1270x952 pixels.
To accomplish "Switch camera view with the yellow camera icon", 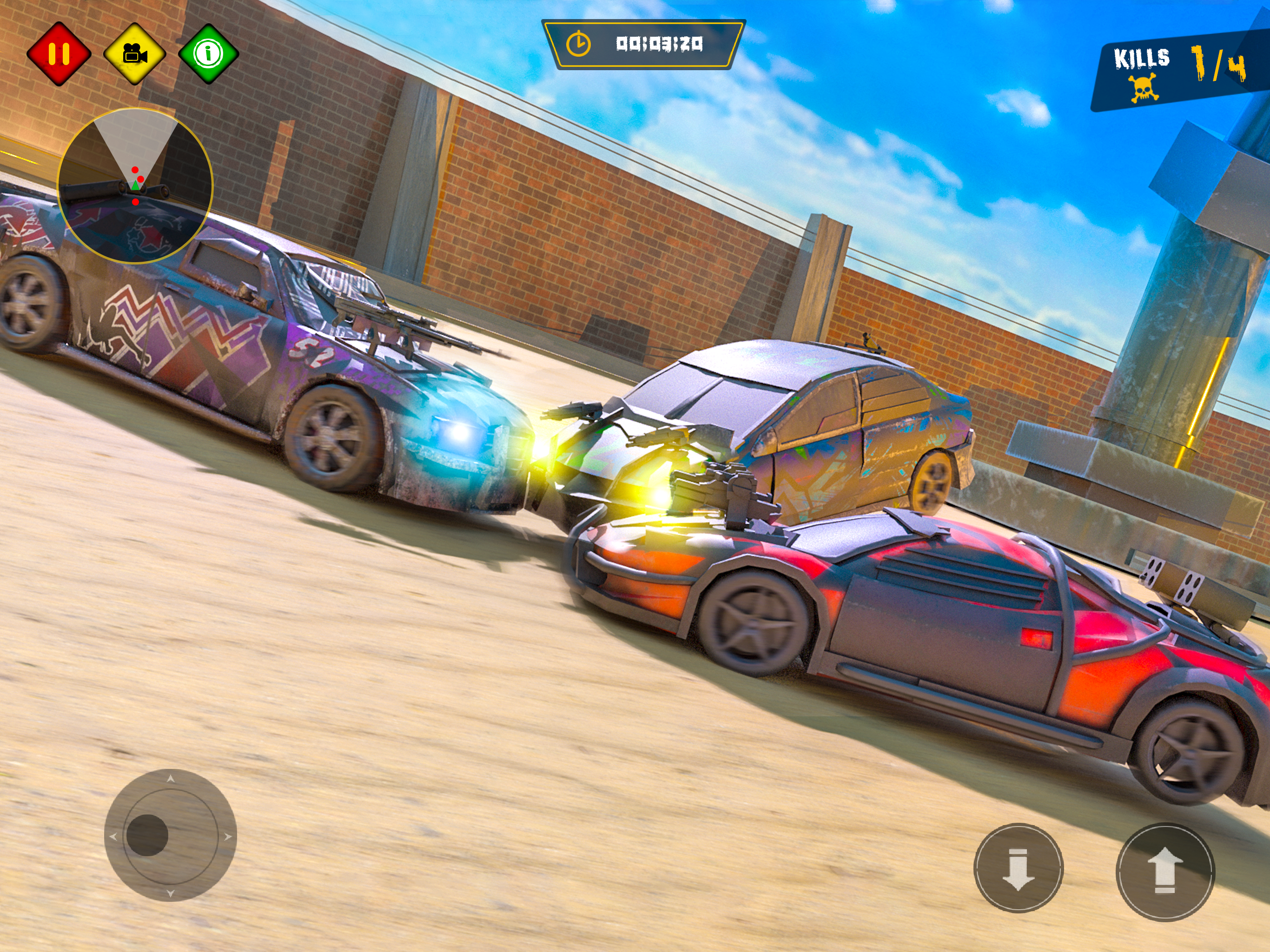I will pos(135,54).
